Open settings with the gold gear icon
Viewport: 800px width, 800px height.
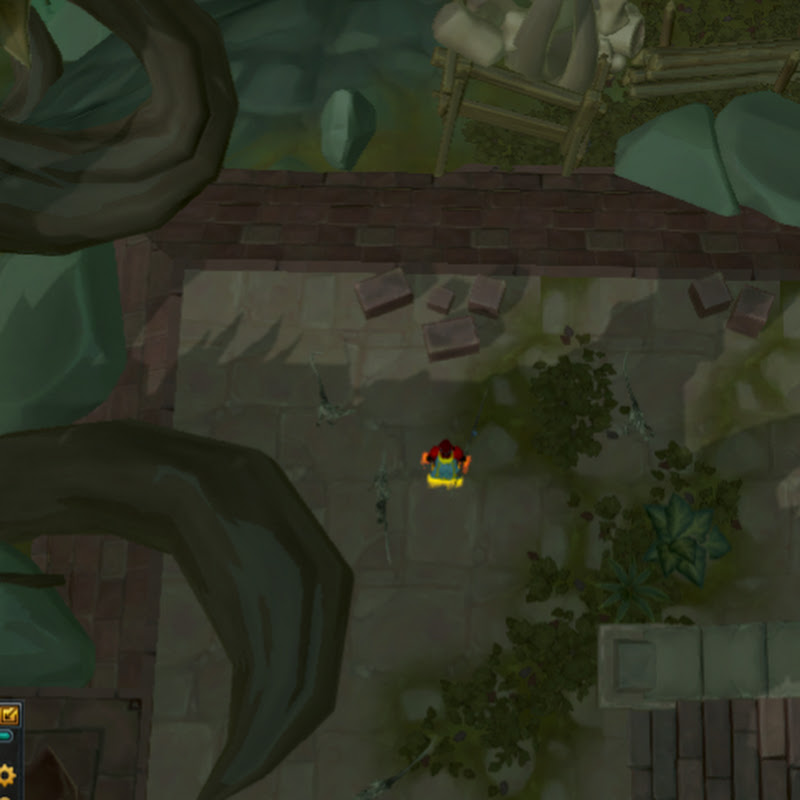click(x=6, y=774)
